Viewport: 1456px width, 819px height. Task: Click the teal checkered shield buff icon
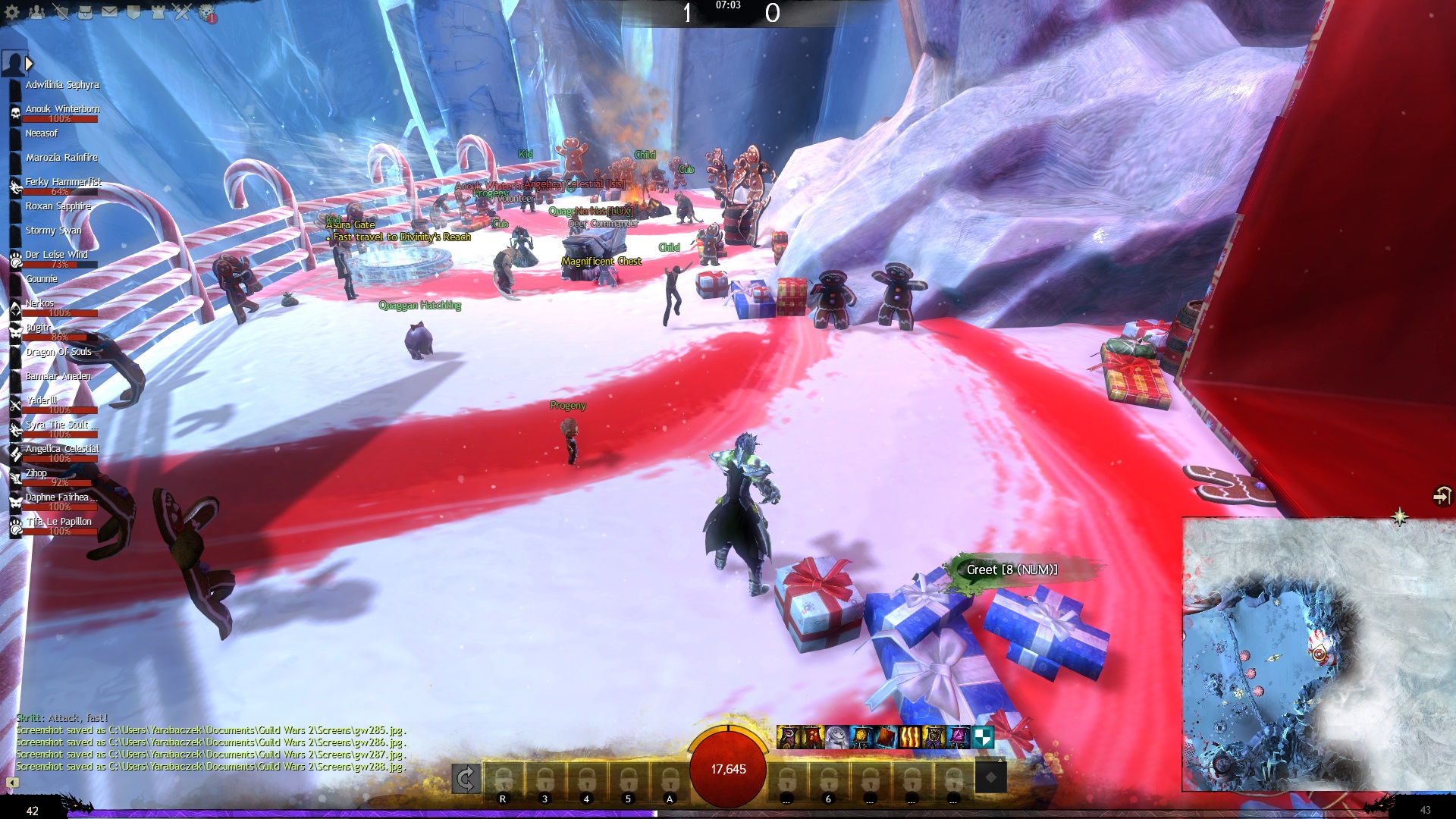(982, 736)
